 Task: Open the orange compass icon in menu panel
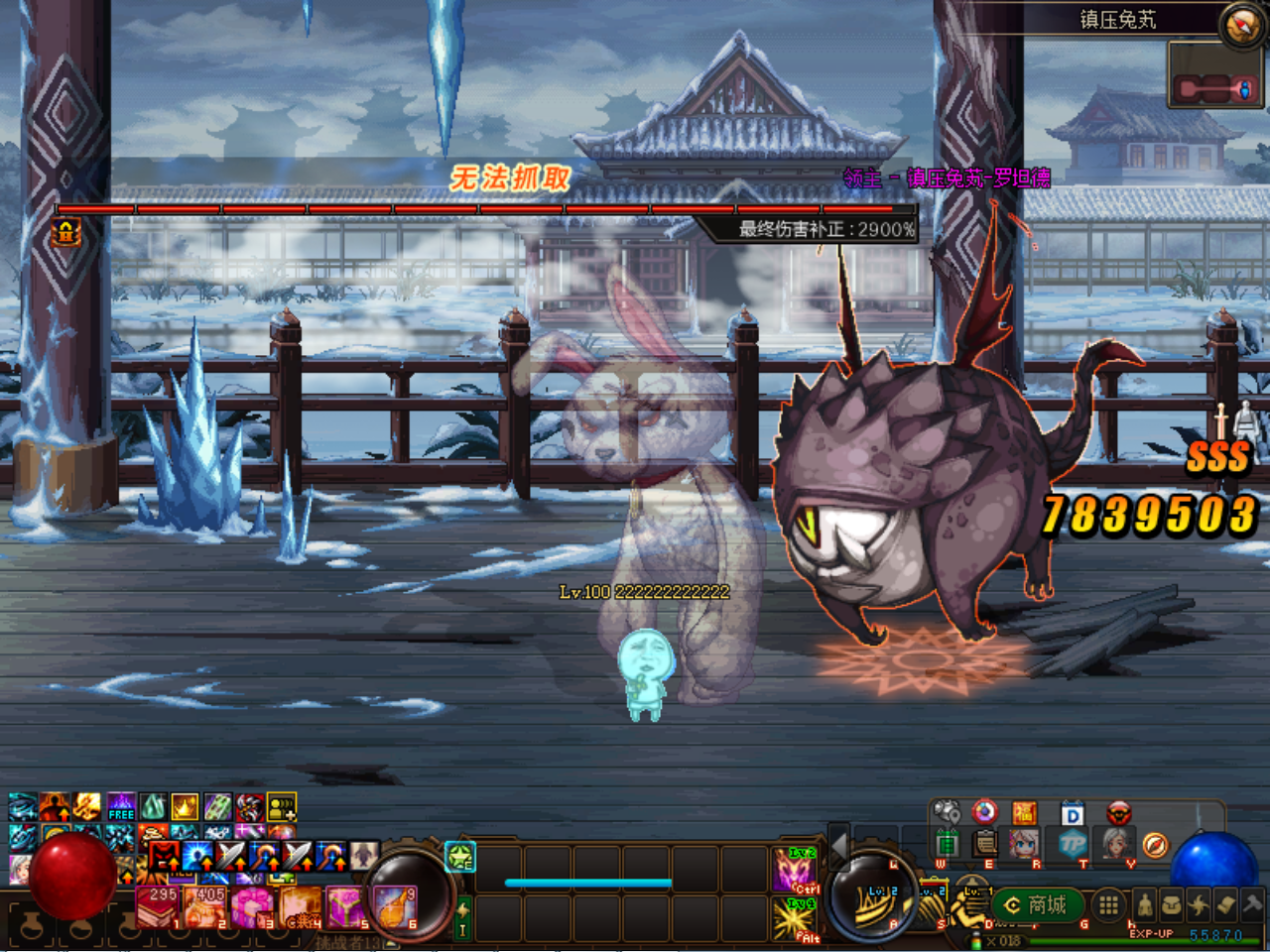point(1154,845)
